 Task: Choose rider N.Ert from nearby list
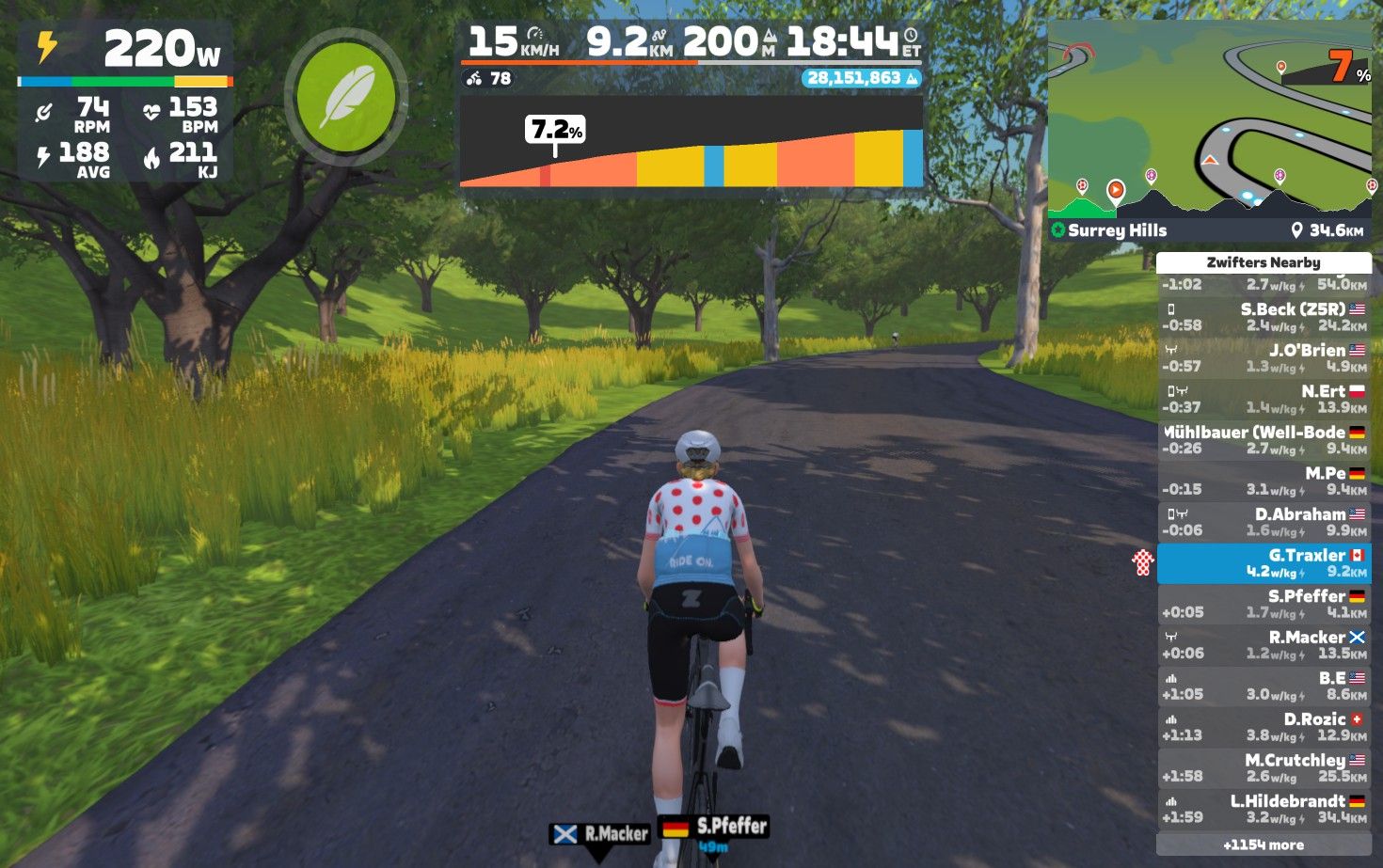pyautogui.click(x=1264, y=399)
